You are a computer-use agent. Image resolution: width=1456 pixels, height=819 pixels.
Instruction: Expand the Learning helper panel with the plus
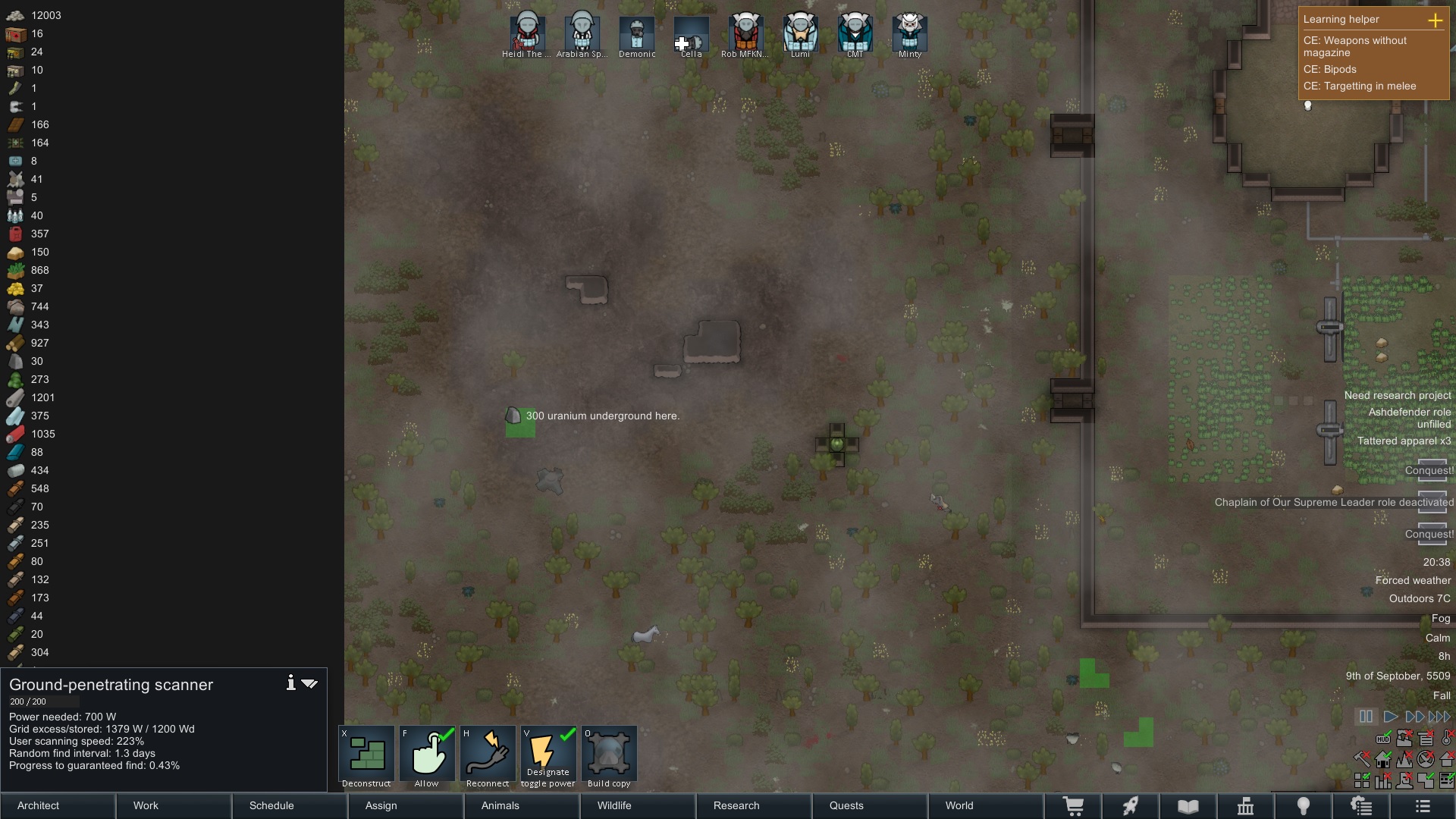point(1436,20)
